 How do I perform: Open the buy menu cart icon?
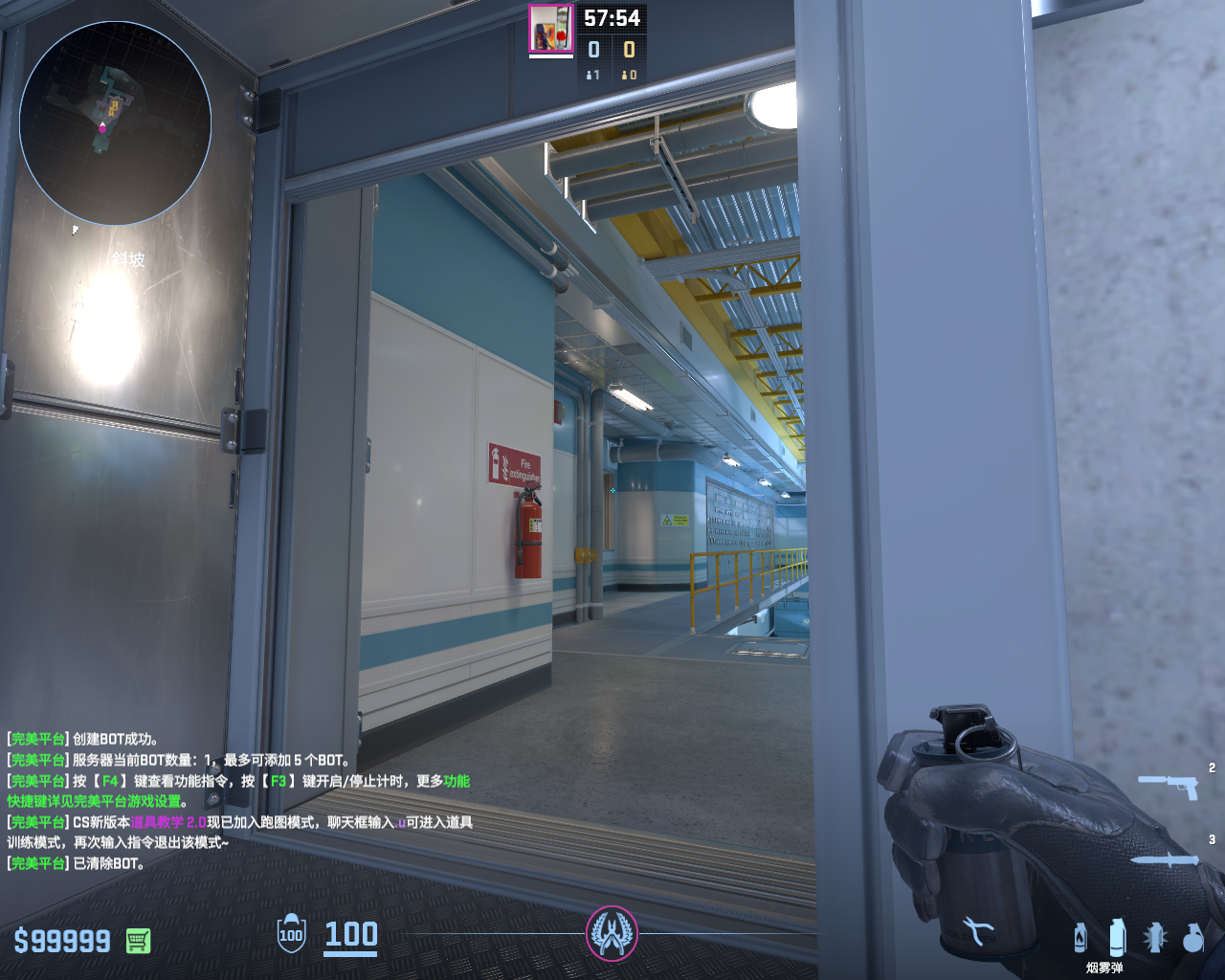point(138,941)
